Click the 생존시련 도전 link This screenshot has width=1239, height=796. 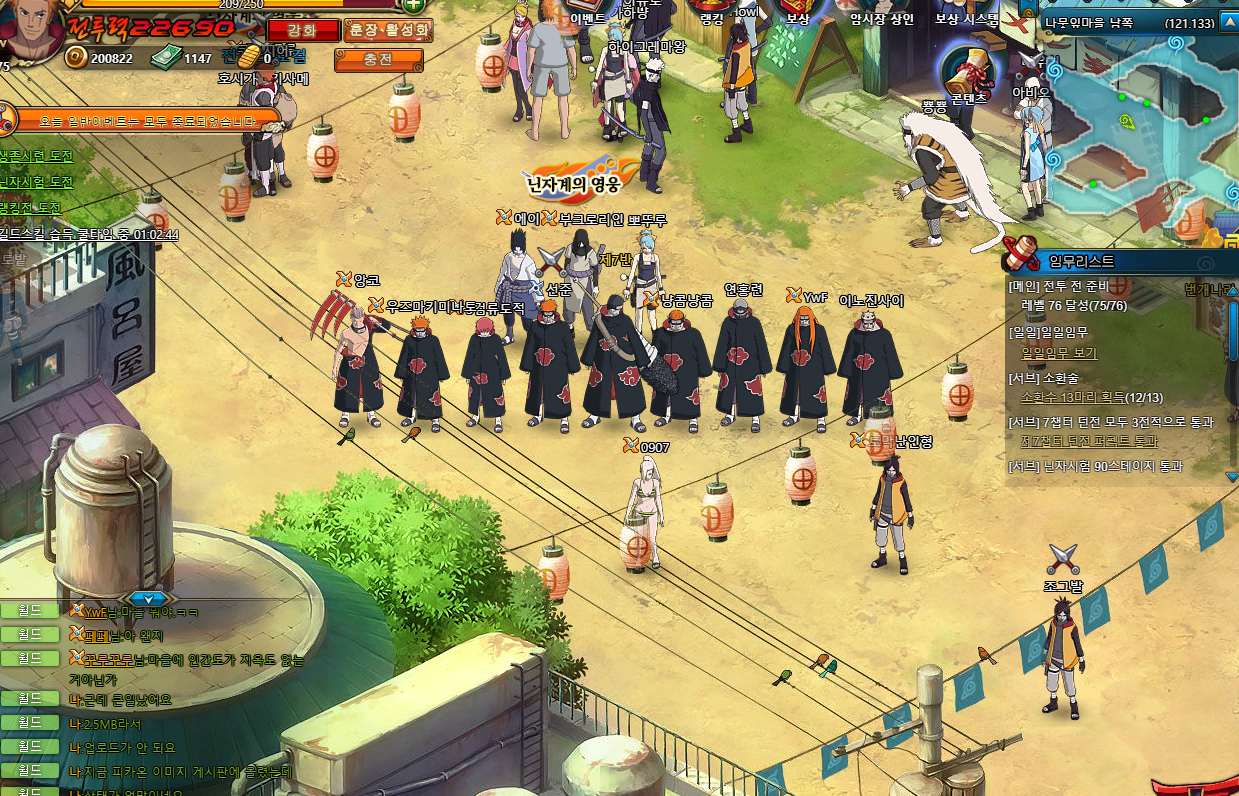click(37, 157)
